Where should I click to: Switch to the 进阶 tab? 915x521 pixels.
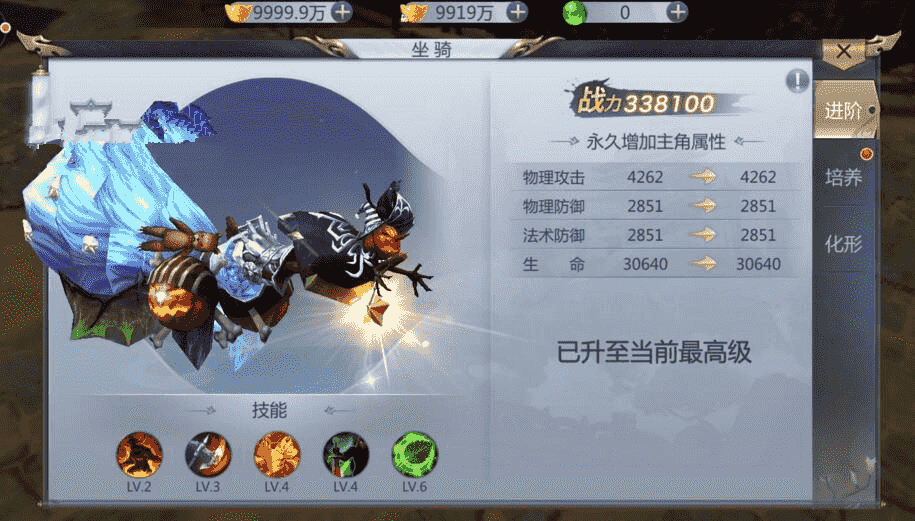click(x=842, y=111)
